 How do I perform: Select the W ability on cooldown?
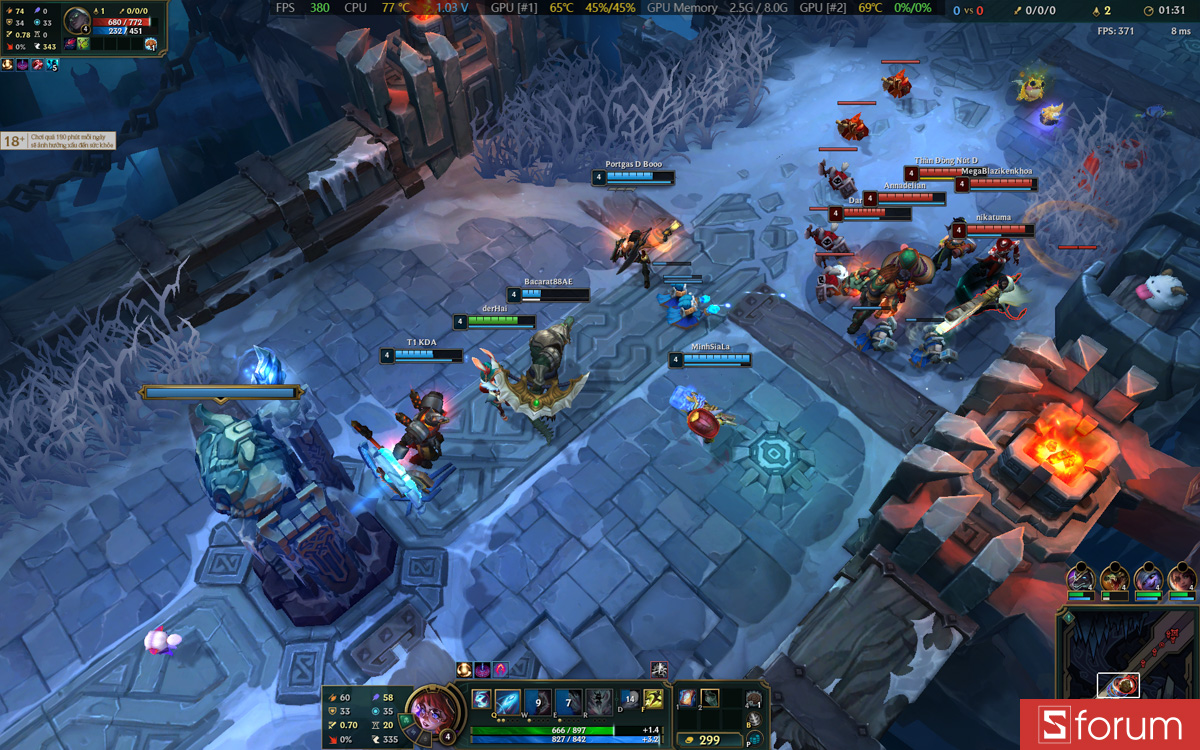click(x=538, y=701)
